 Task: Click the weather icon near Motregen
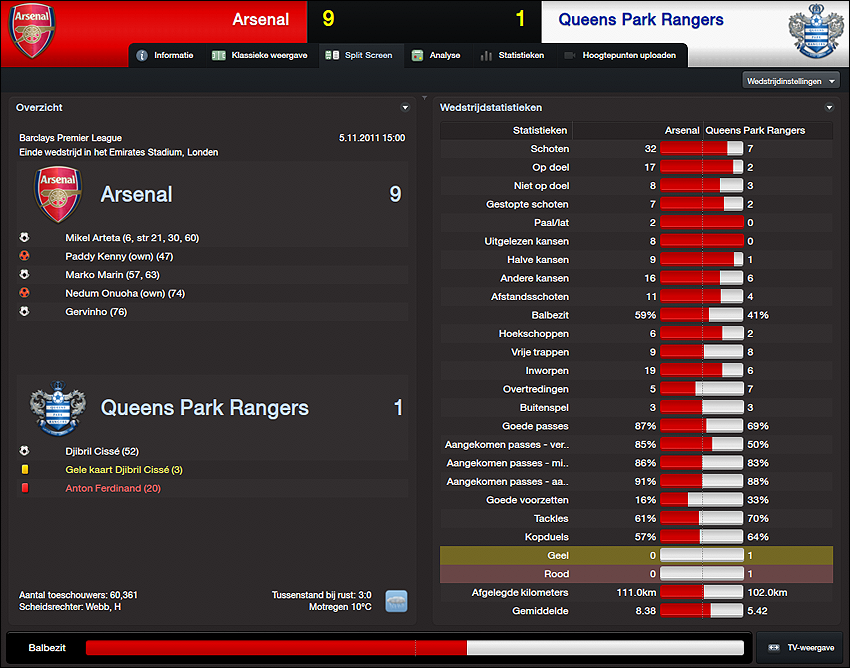[x=396, y=601]
